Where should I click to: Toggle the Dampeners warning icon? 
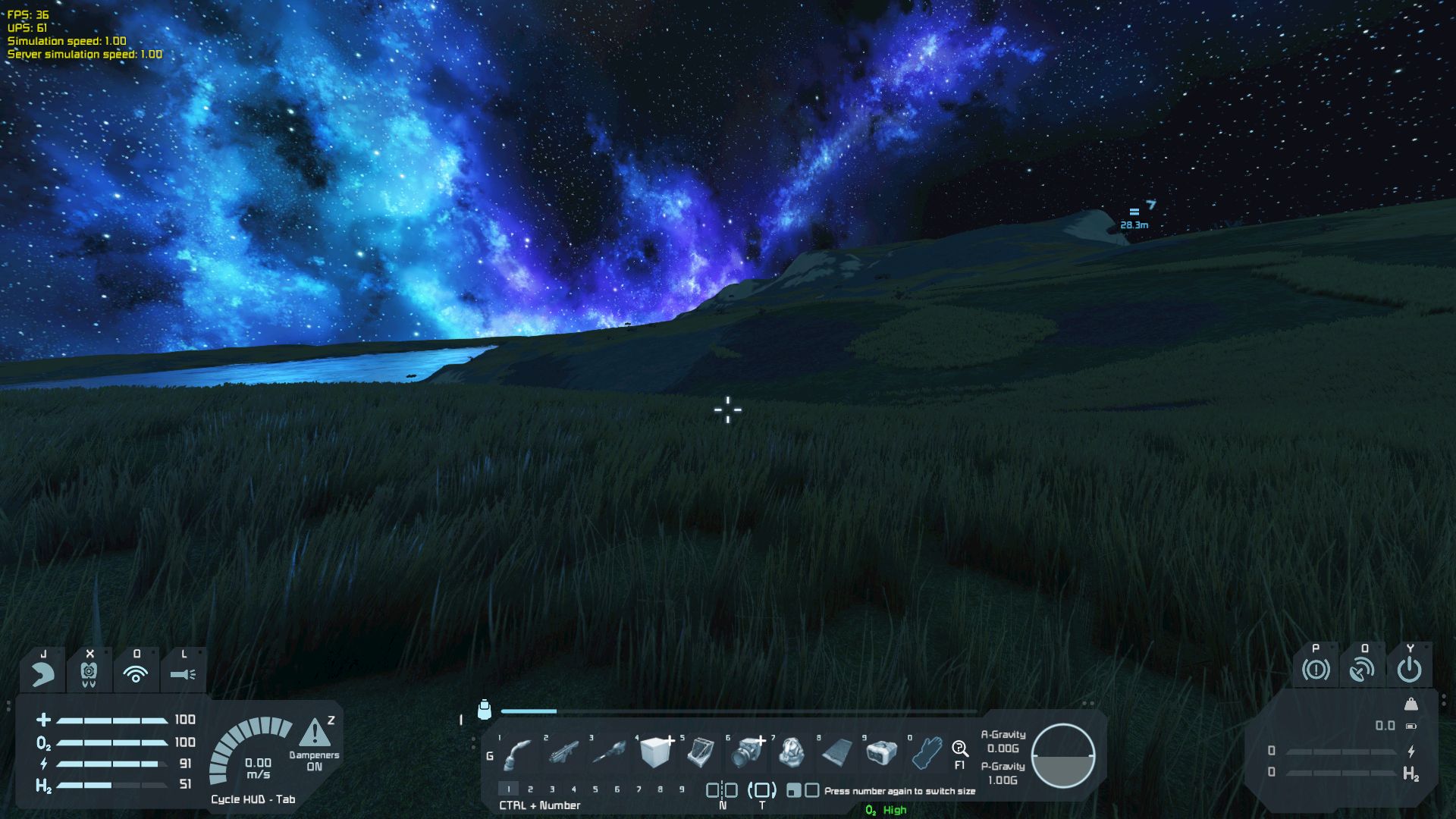315,733
